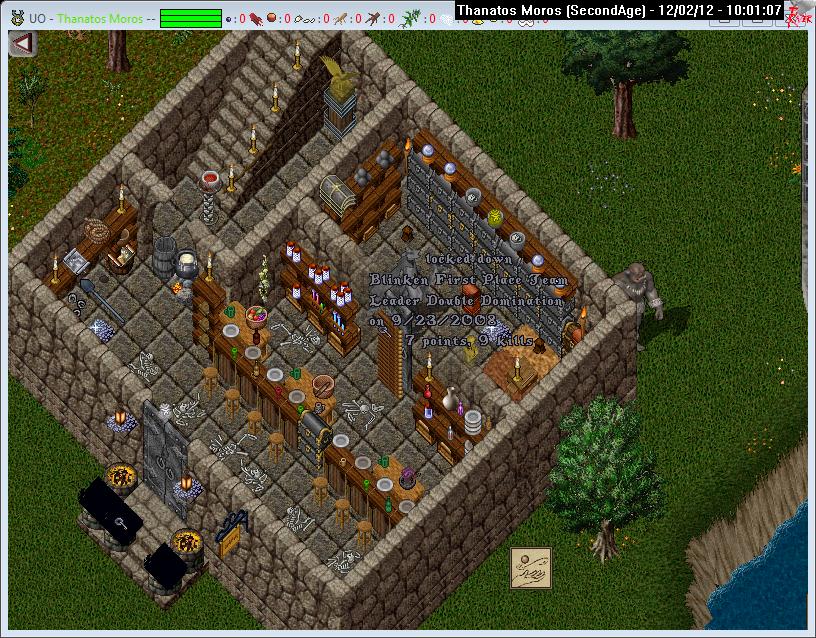
Task: Activate the parchment spell icon
Action: tap(531, 569)
